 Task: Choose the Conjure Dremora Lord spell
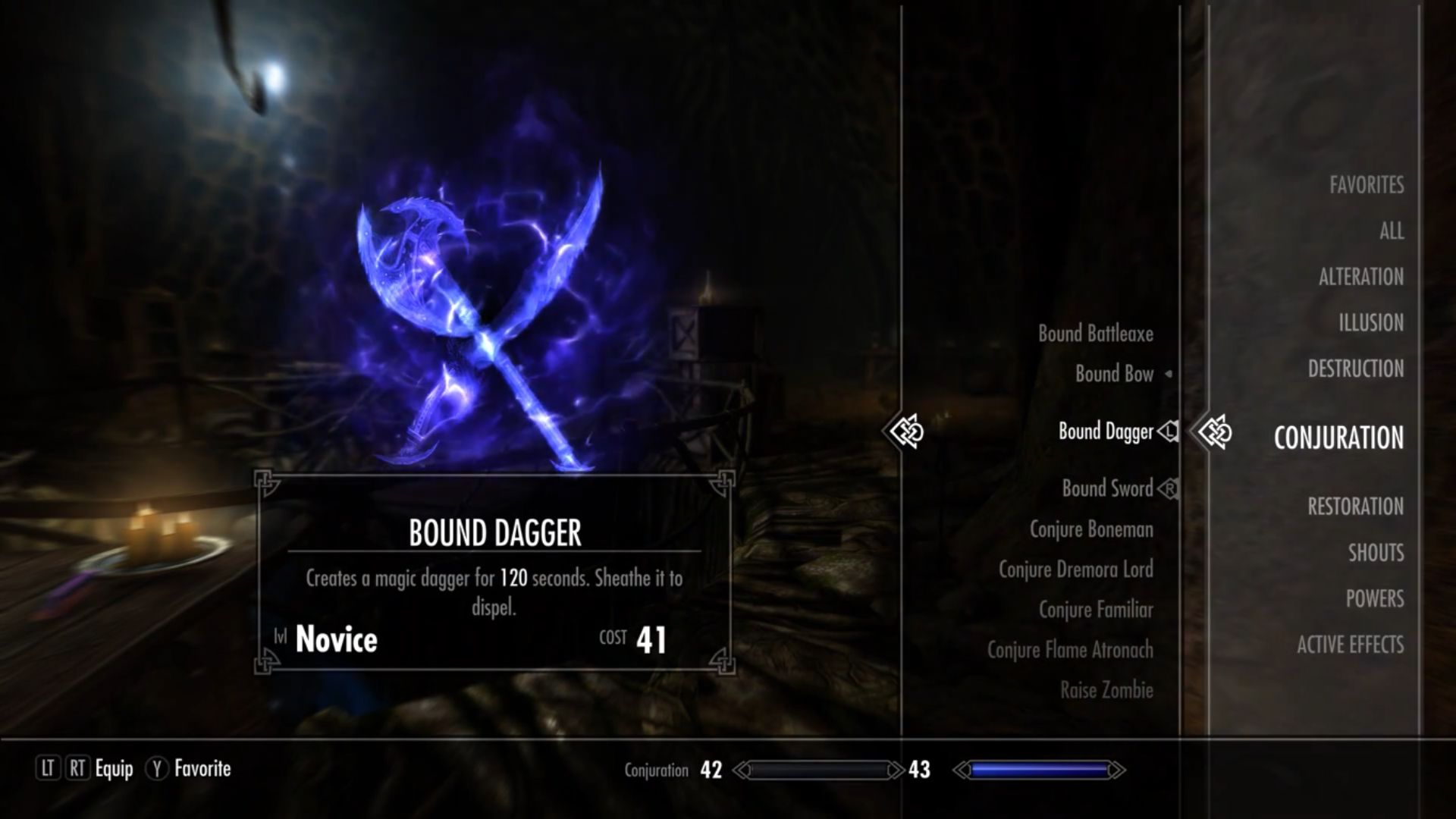pyautogui.click(x=1075, y=570)
